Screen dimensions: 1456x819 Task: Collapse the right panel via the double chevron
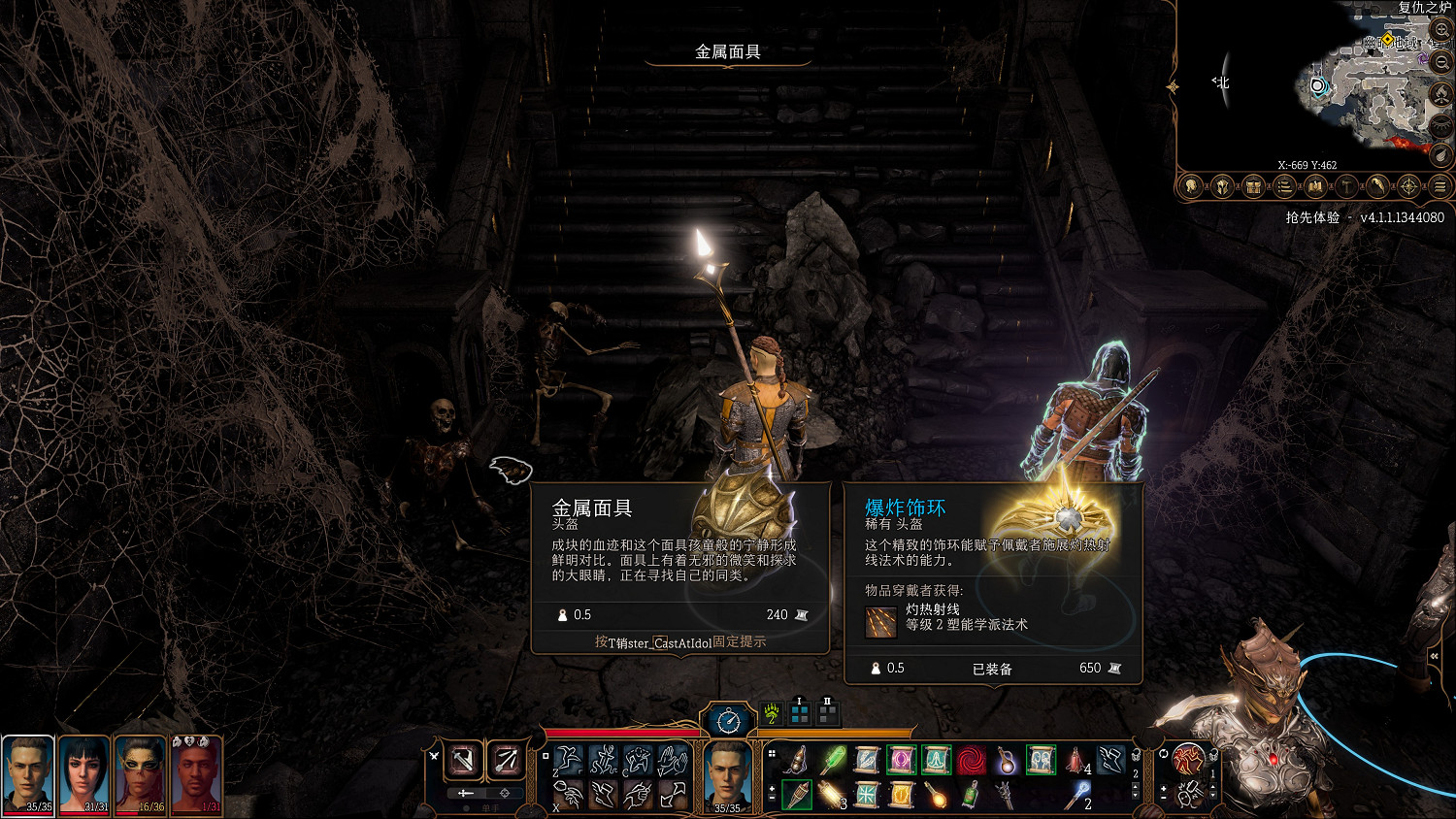1434,656
